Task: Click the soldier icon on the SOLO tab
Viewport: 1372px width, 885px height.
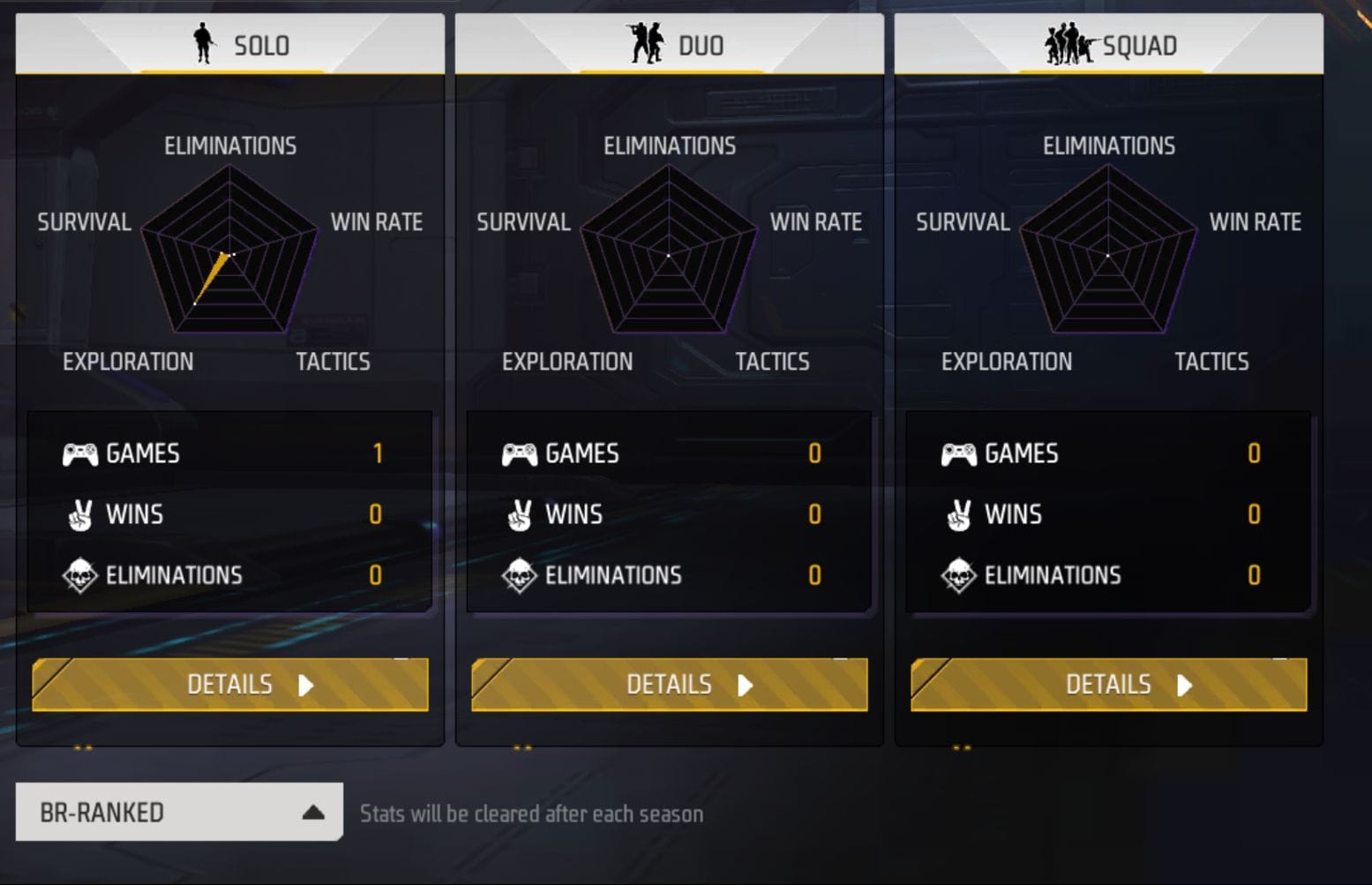Action: [205, 43]
